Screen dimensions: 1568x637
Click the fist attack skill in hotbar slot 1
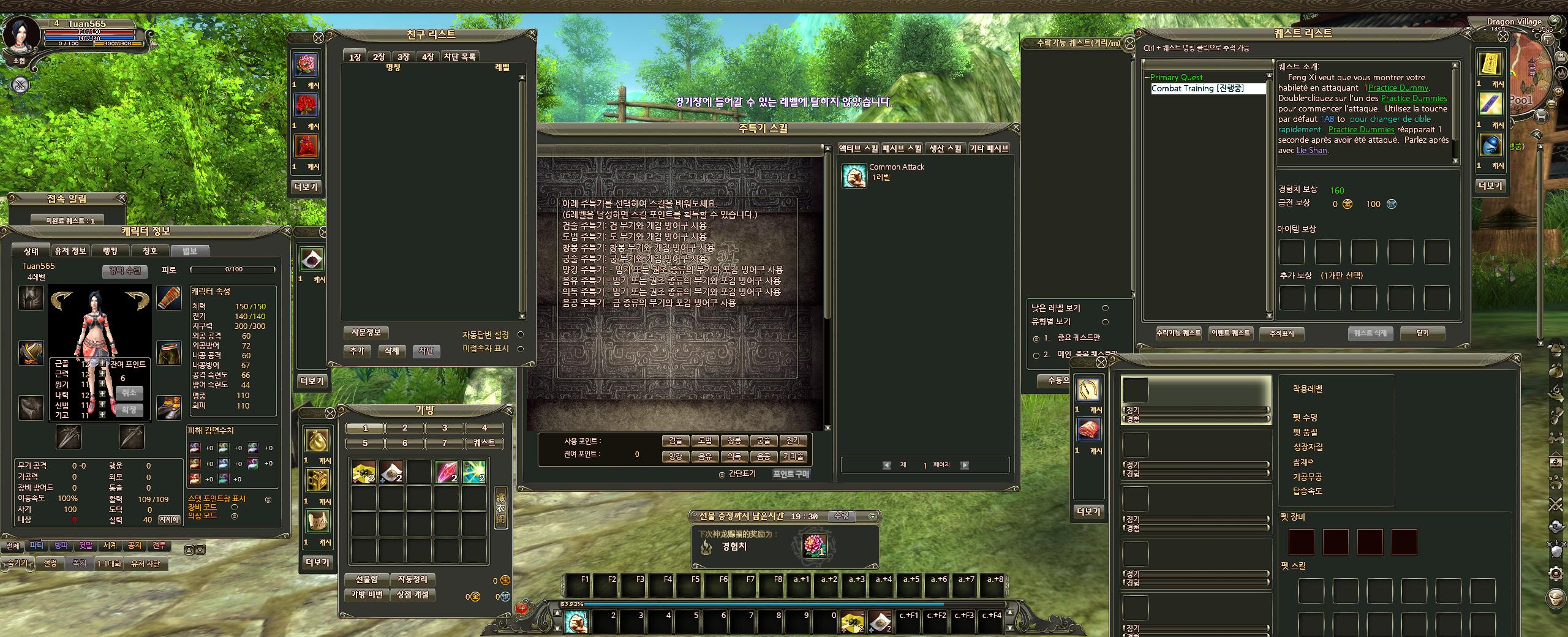576,621
